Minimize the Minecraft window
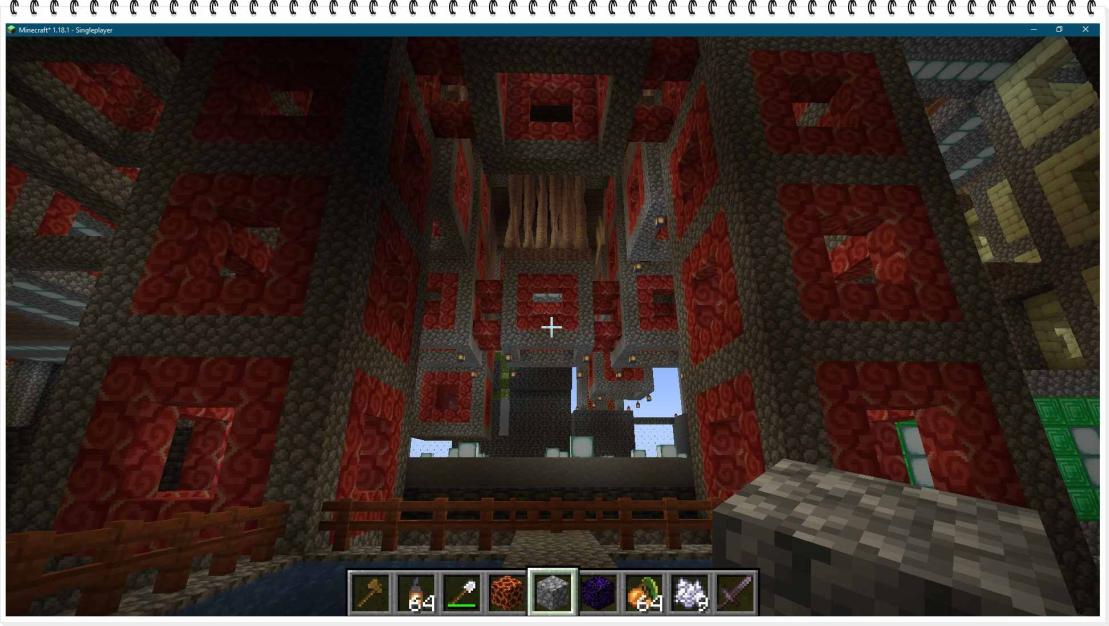The image size is (1109, 626). click(1034, 30)
